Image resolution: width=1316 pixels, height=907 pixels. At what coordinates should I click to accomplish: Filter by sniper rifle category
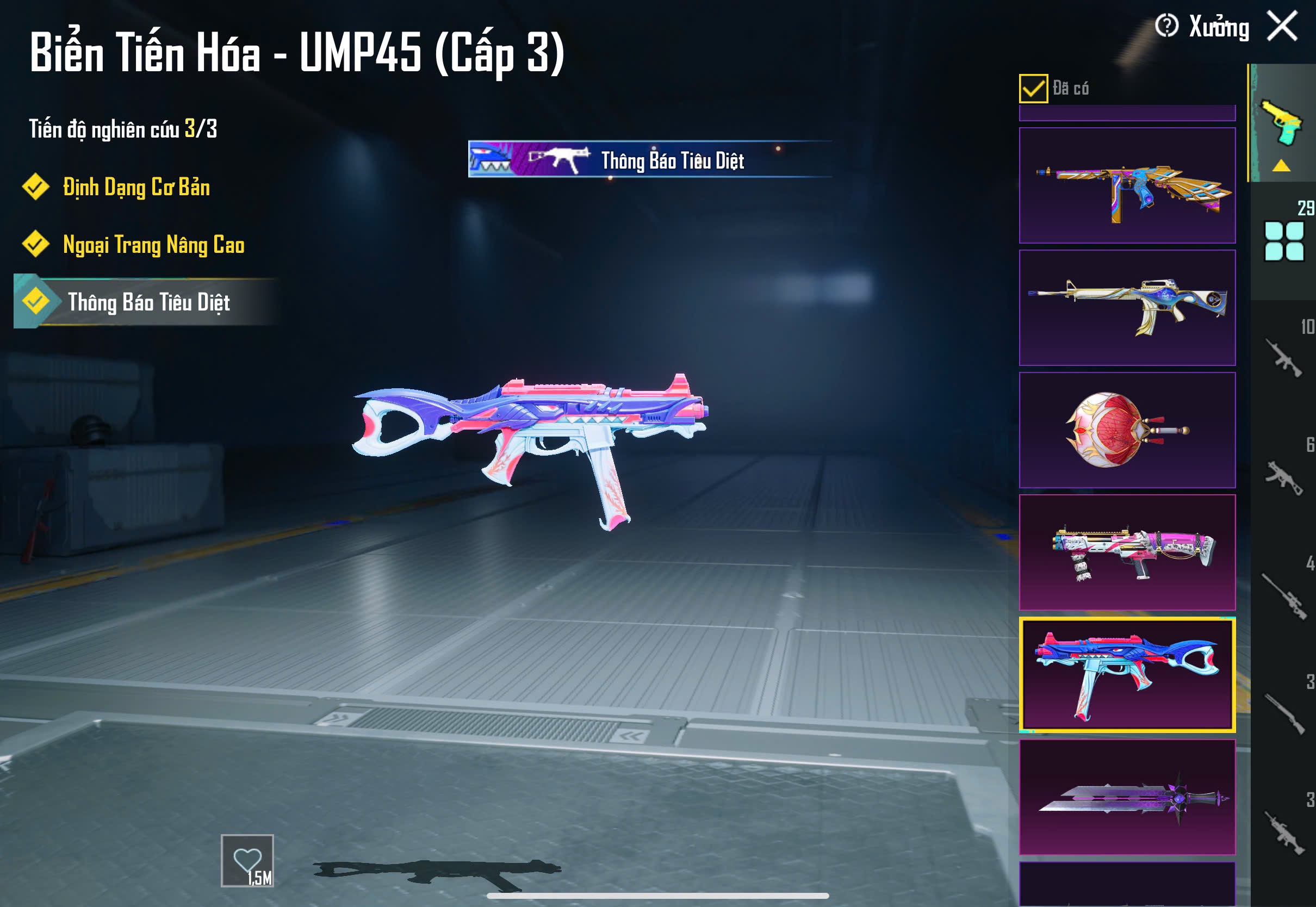[1283, 597]
